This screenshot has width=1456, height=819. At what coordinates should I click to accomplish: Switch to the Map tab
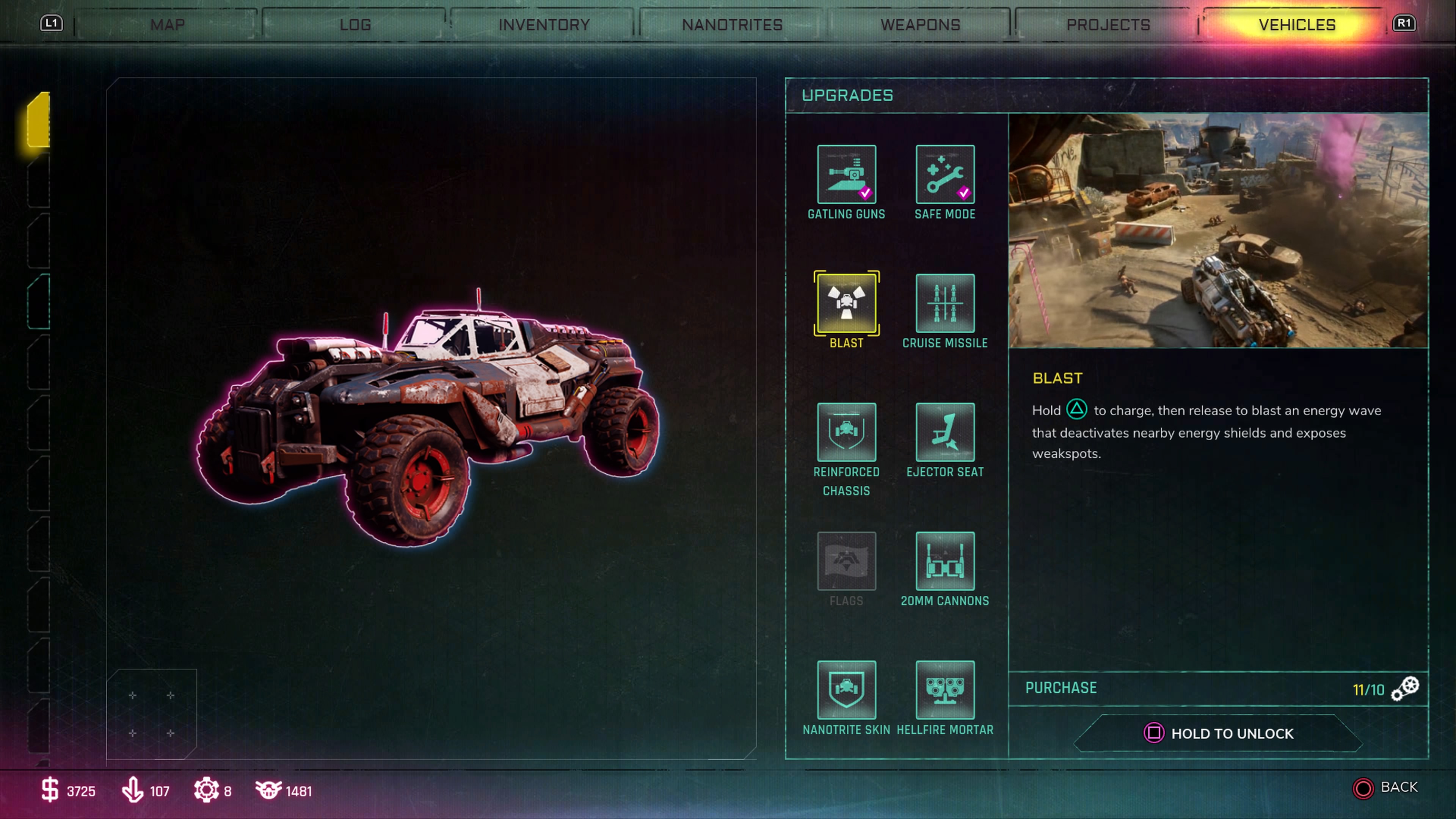pos(167,25)
